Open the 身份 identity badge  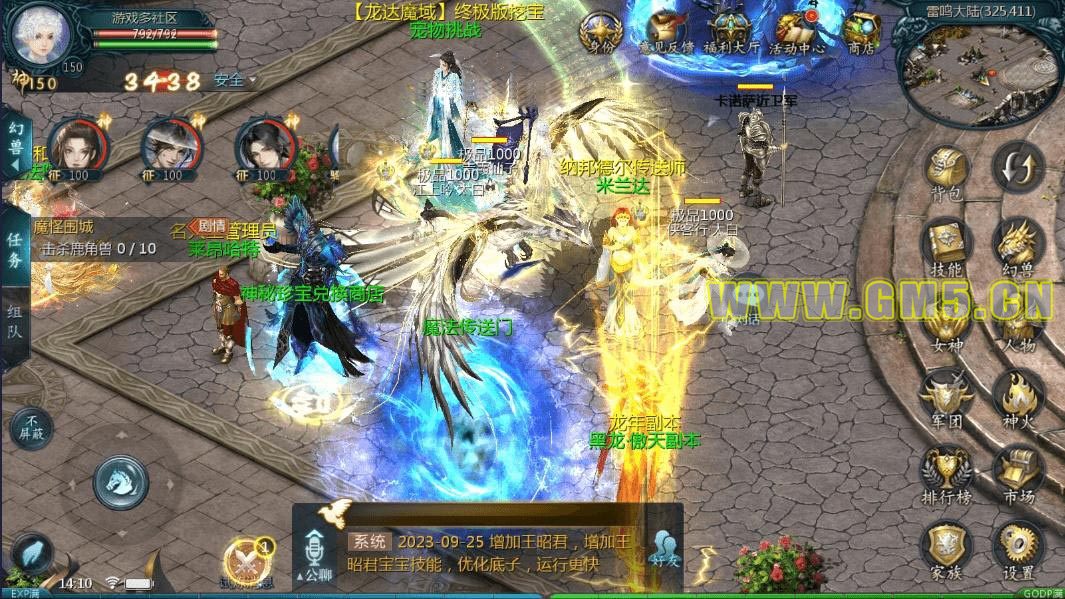click(600, 32)
